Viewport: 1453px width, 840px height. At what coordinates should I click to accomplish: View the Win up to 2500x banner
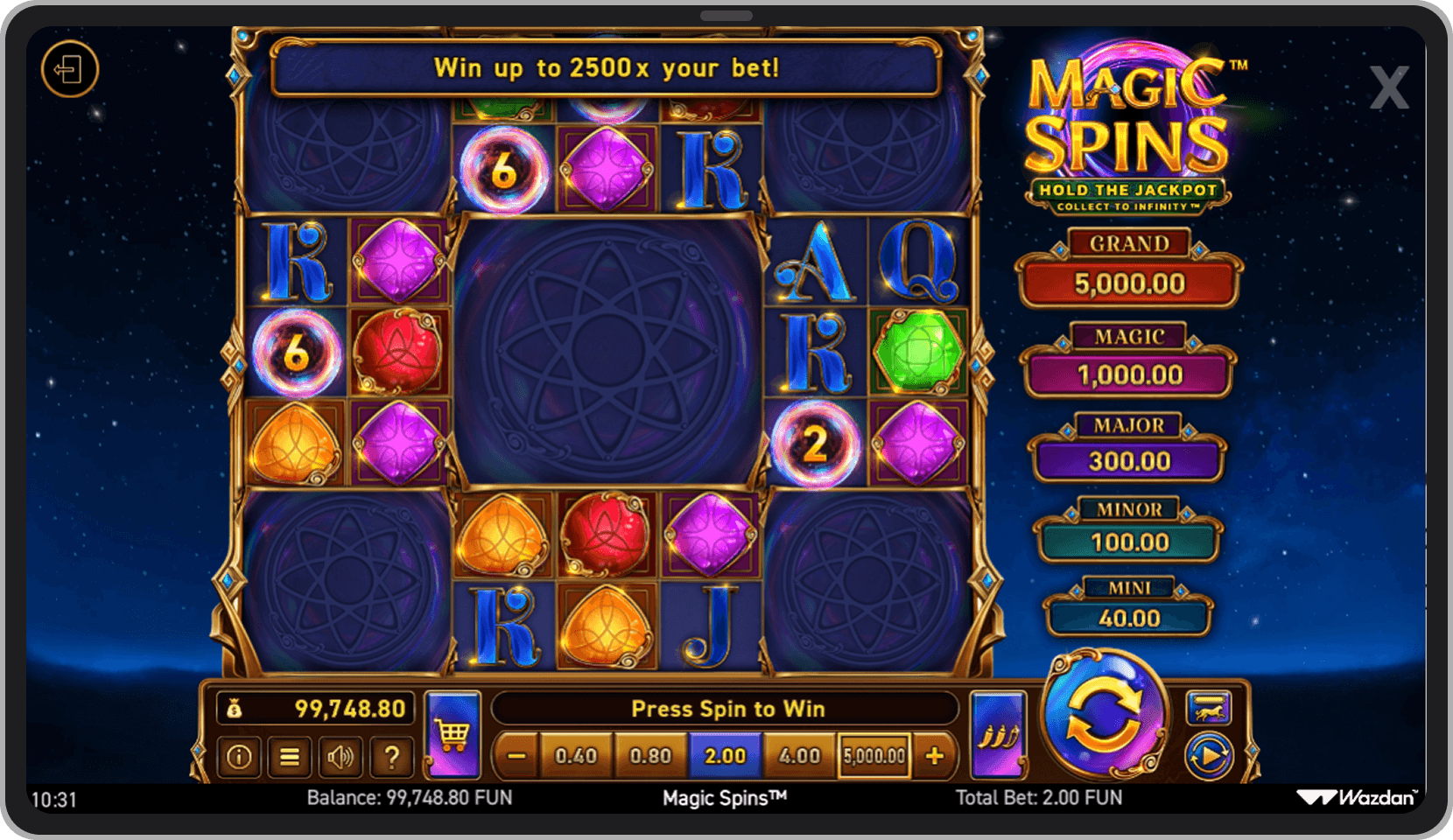click(607, 68)
